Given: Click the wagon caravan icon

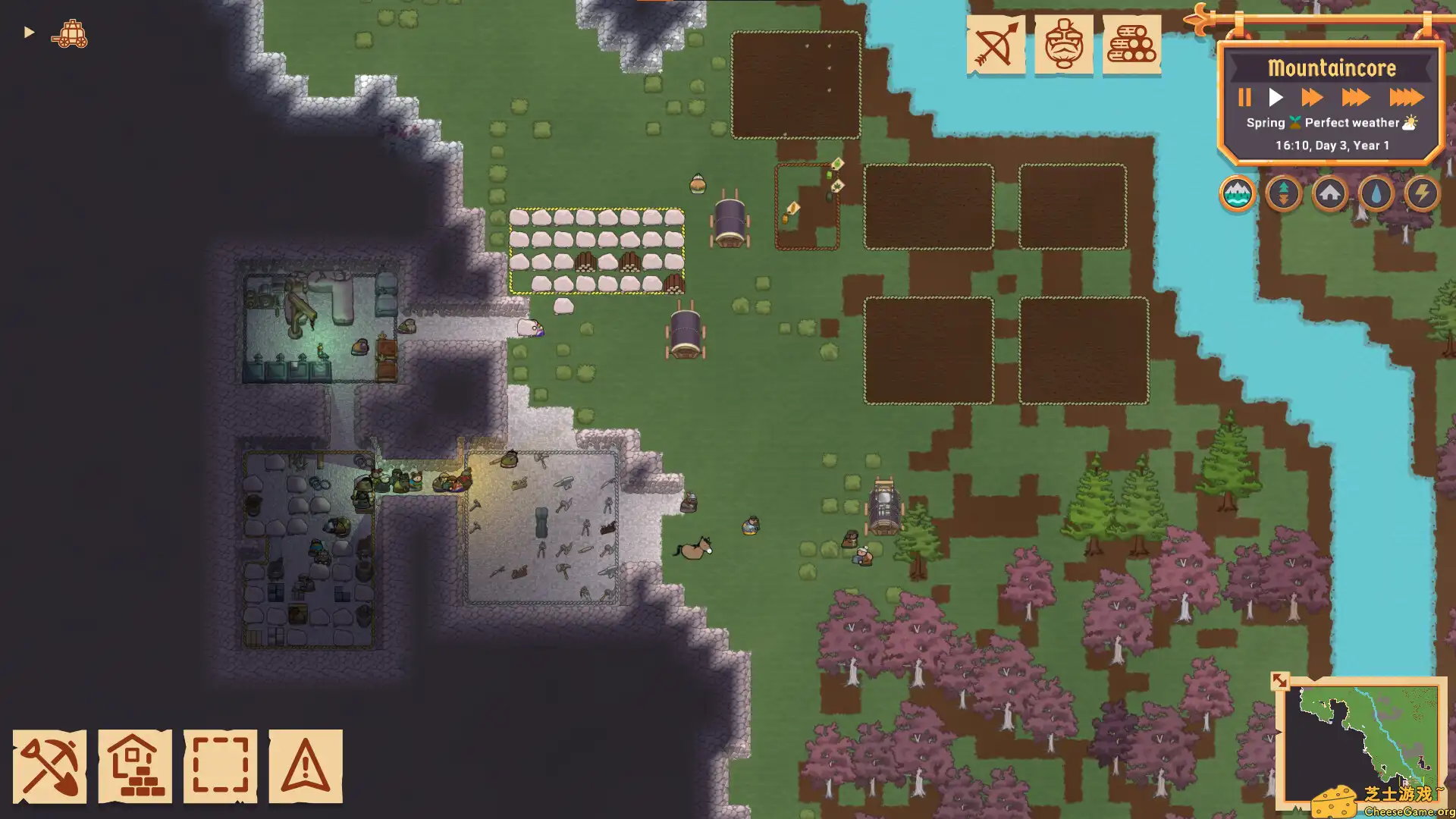Looking at the screenshot, I should [x=70, y=34].
